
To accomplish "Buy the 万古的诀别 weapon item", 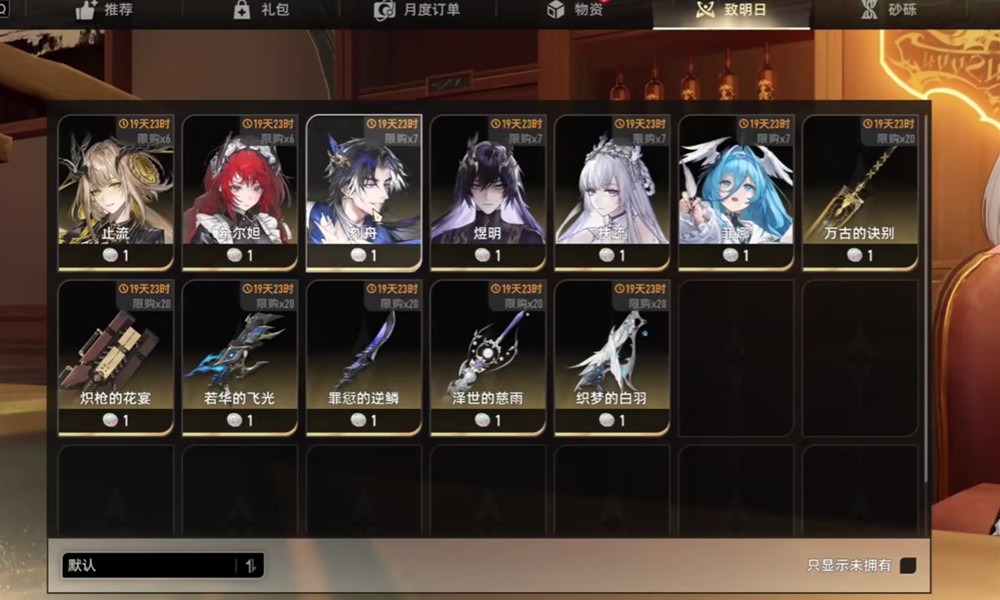I will (860, 192).
